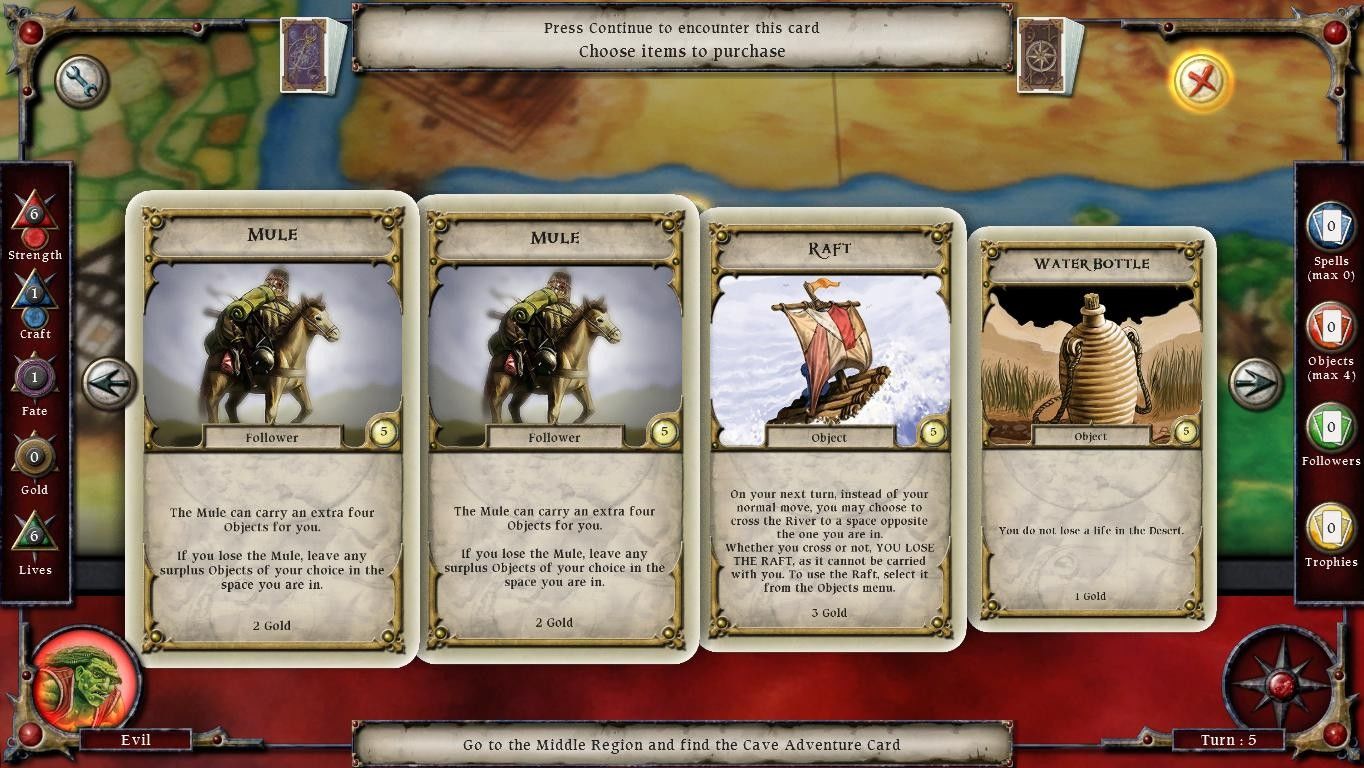Viewport: 1364px width, 768px height.
Task: Show next cards with the right arrow
Action: point(1255,383)
